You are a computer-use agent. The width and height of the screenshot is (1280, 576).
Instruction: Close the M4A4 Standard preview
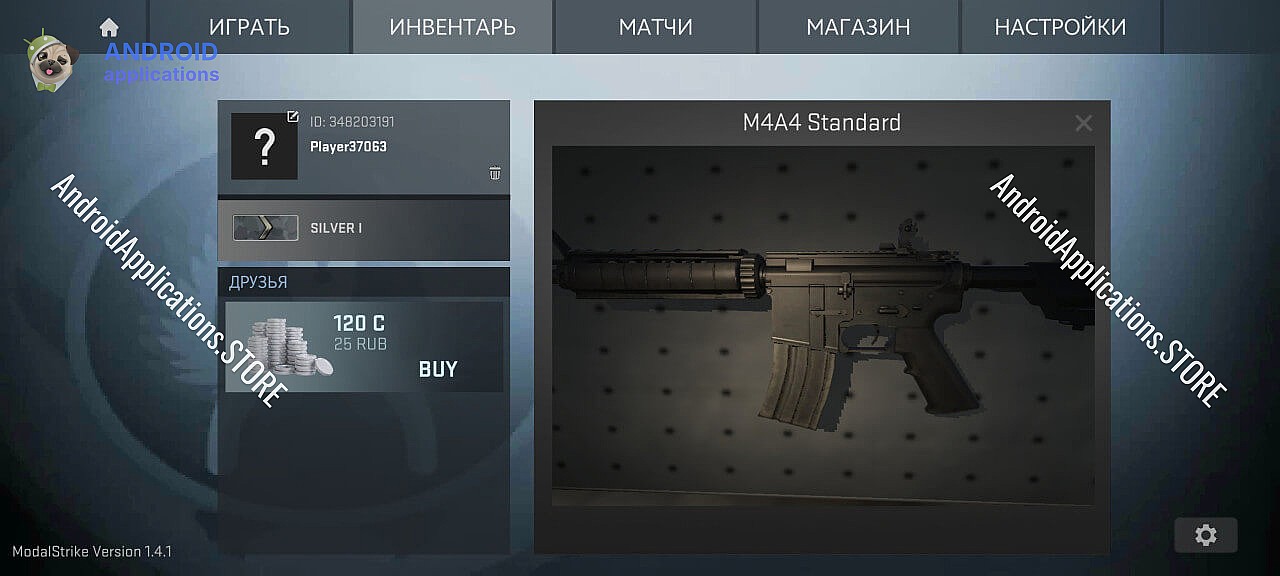[x=1083, y=123]
